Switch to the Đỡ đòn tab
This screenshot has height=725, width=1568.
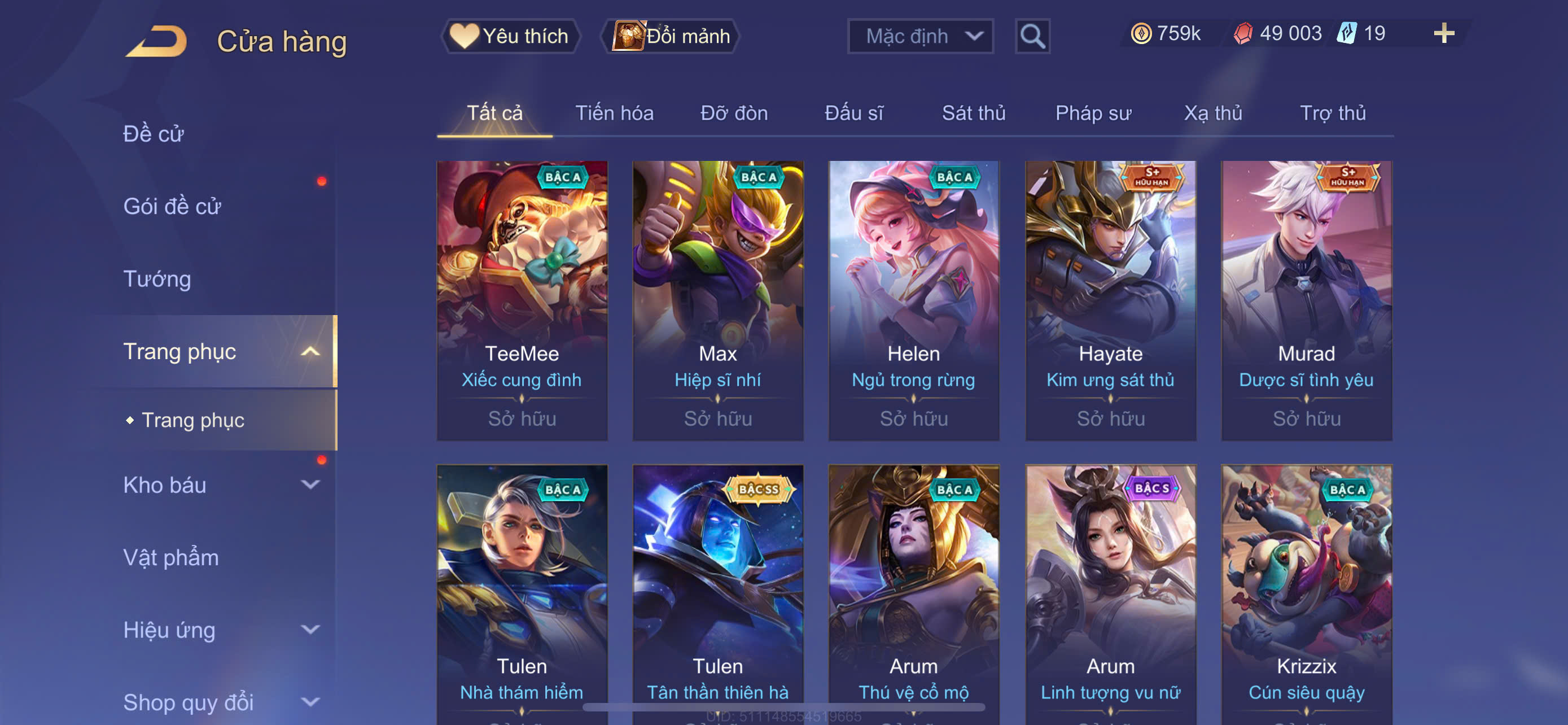[733, 113]
